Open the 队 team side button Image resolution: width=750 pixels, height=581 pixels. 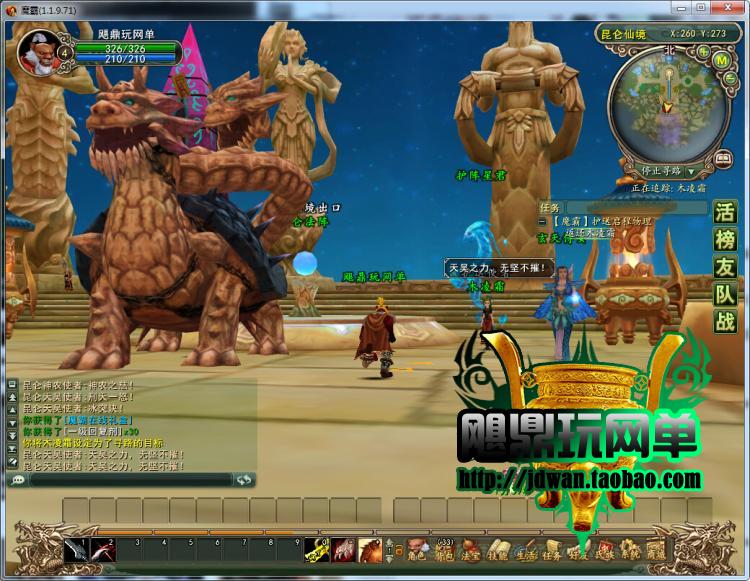click(724, 294)
